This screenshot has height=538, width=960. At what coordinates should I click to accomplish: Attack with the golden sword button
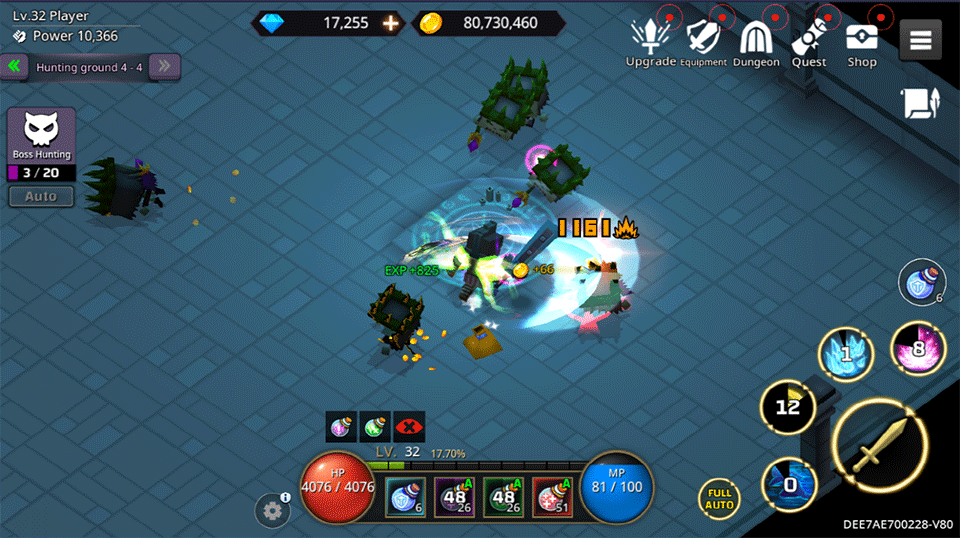880,447
